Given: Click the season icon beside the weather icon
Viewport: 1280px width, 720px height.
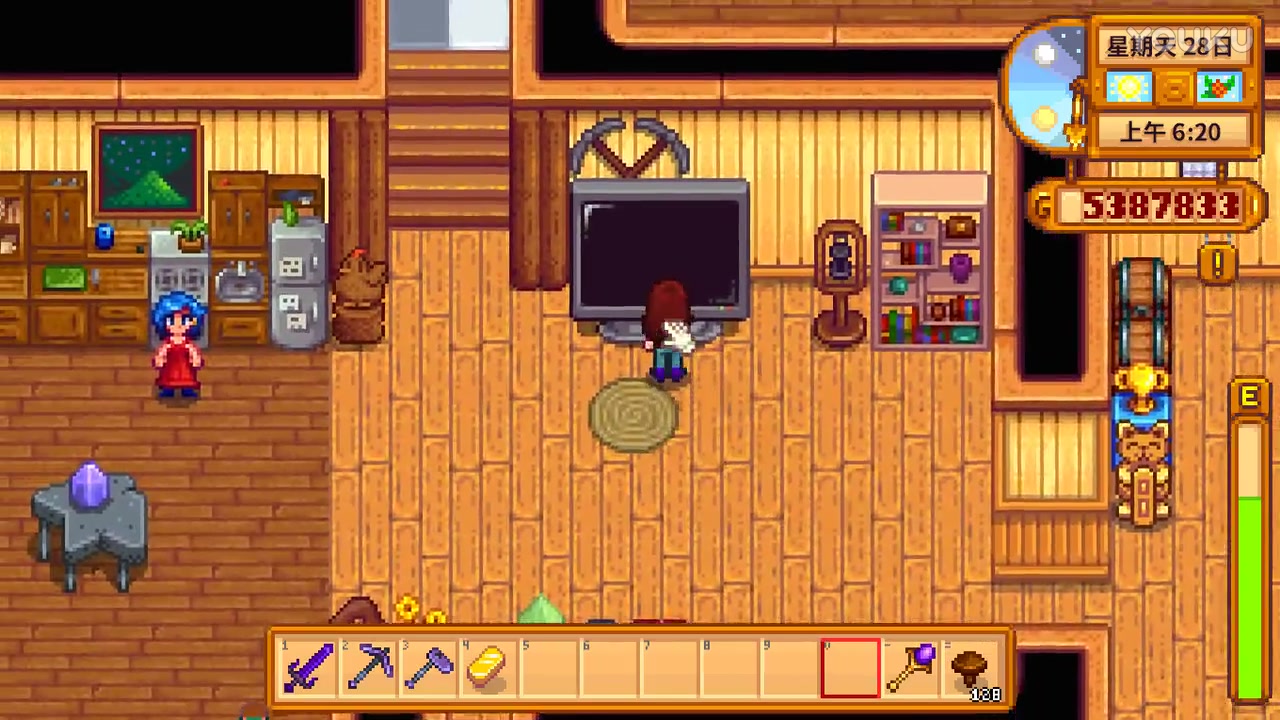Looking at the screenshot, I should pos(1218,88).
